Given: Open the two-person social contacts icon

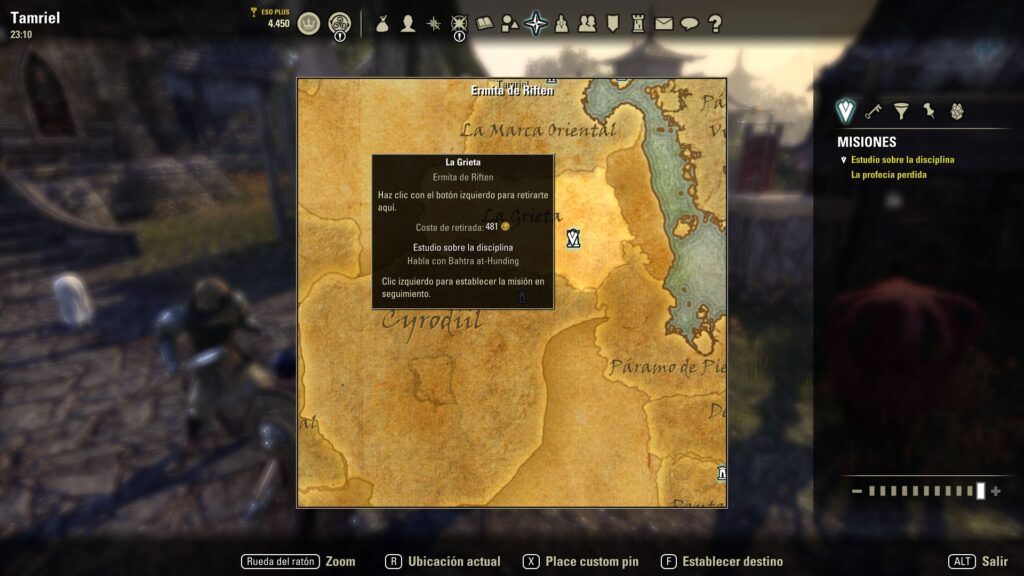Looking at the screenshot, I should click(x=587, y=23).
